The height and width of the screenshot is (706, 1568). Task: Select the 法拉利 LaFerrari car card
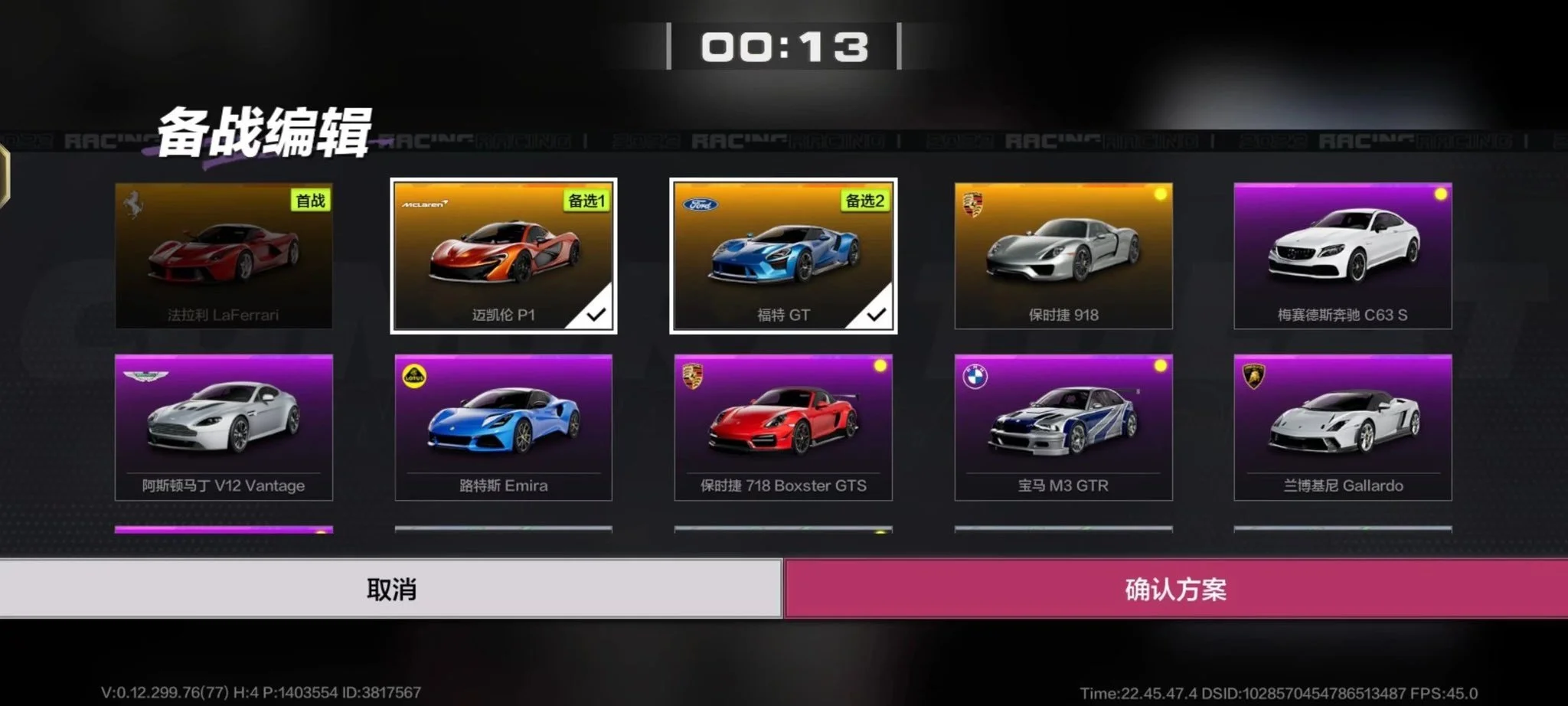click(224, 256)
